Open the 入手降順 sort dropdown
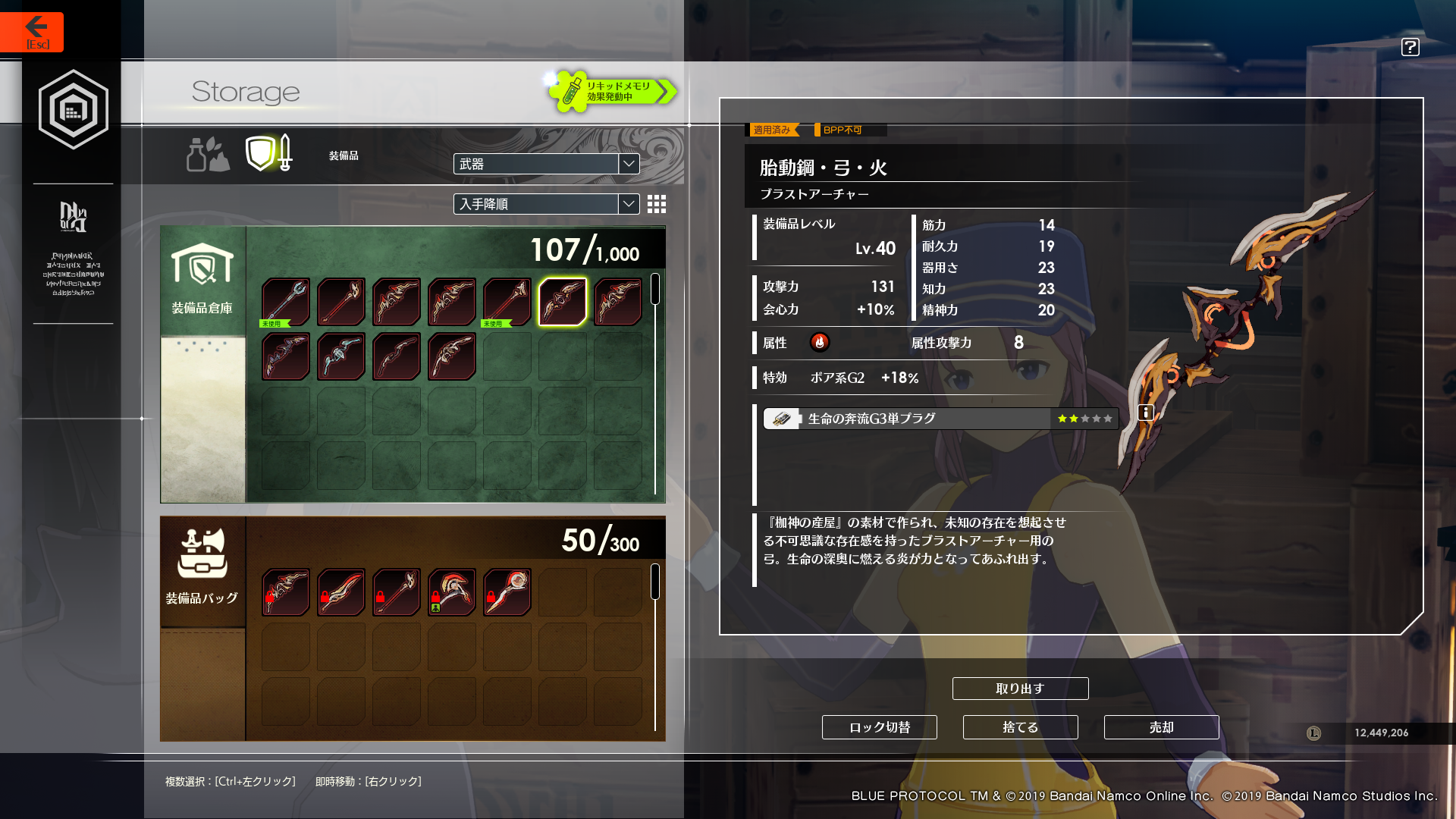The width and height of the screenshot is (1456, 819). [546, 204]
